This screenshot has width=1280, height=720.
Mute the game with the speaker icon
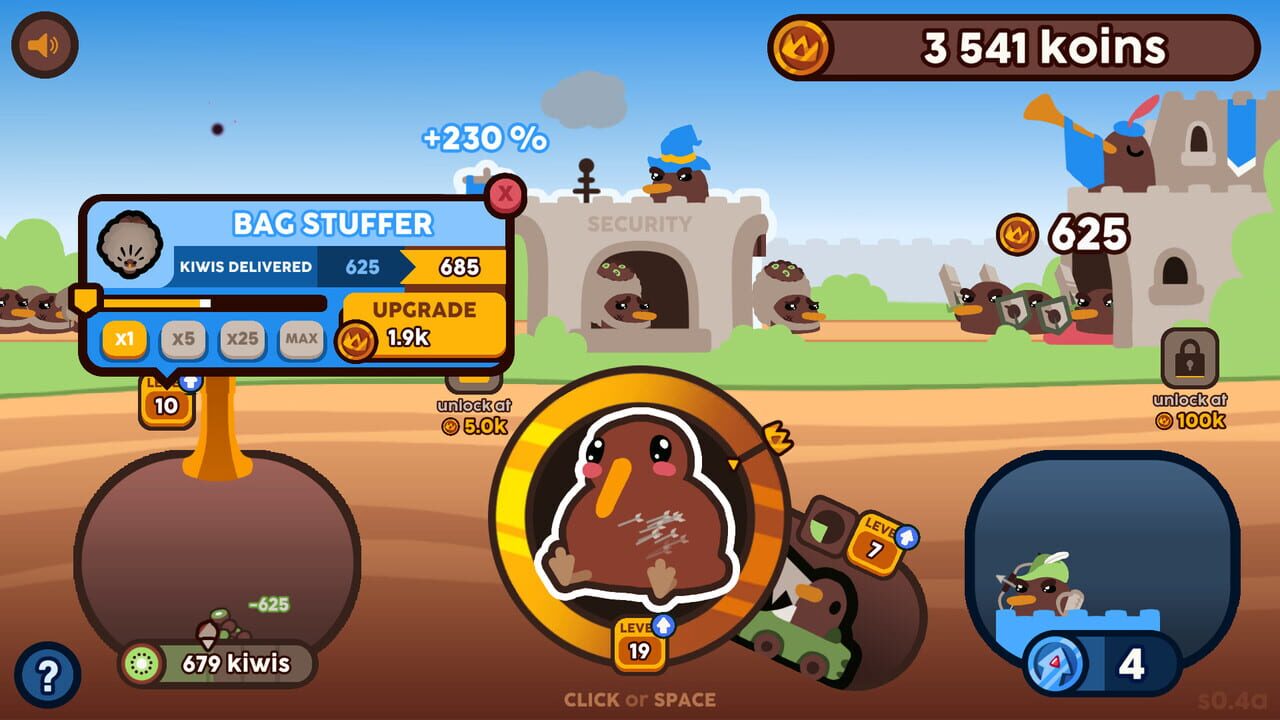(x=44, y=44)
